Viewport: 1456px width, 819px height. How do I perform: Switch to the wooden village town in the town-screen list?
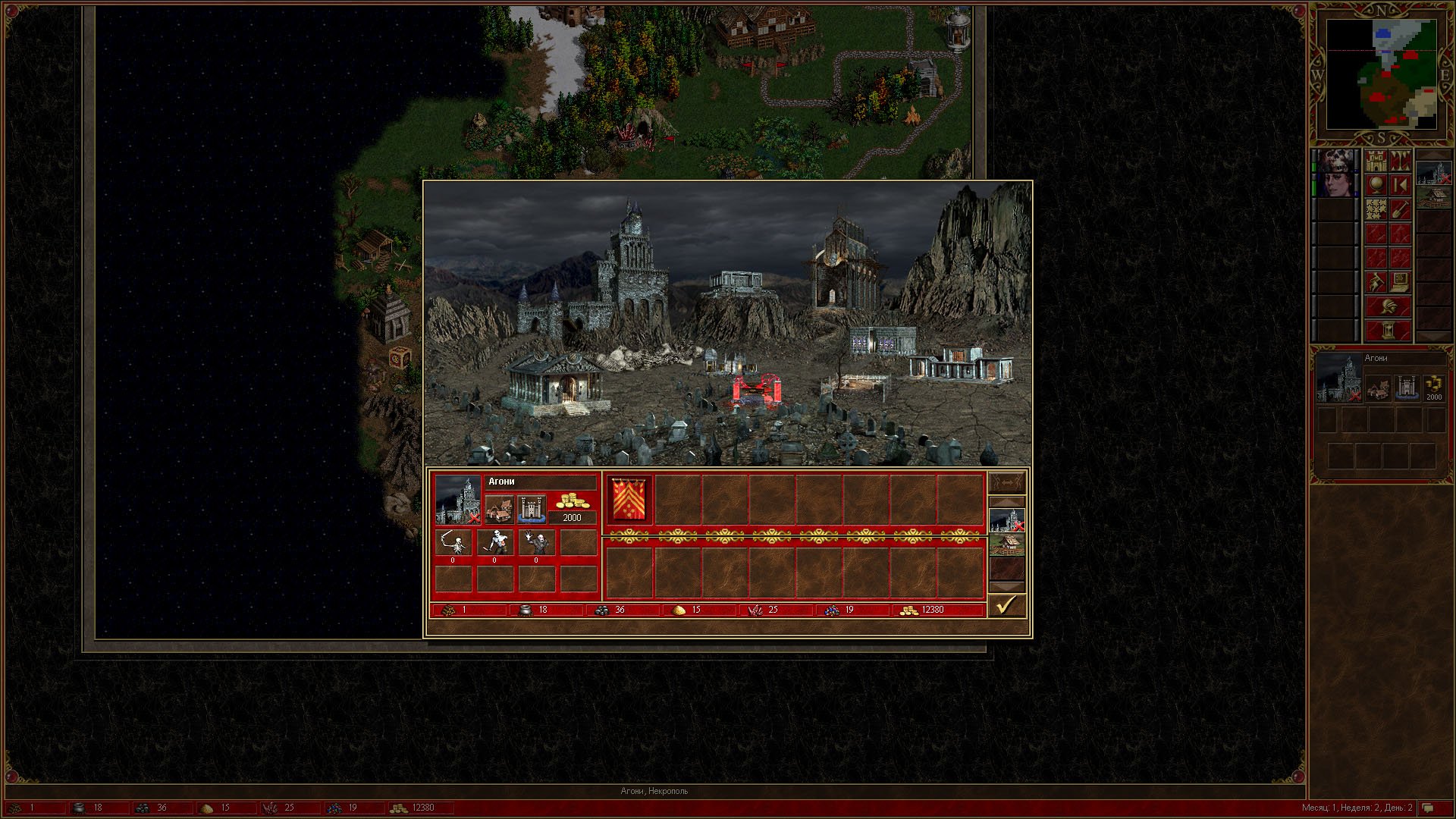pyautogui.click(x=1006, y=544)
